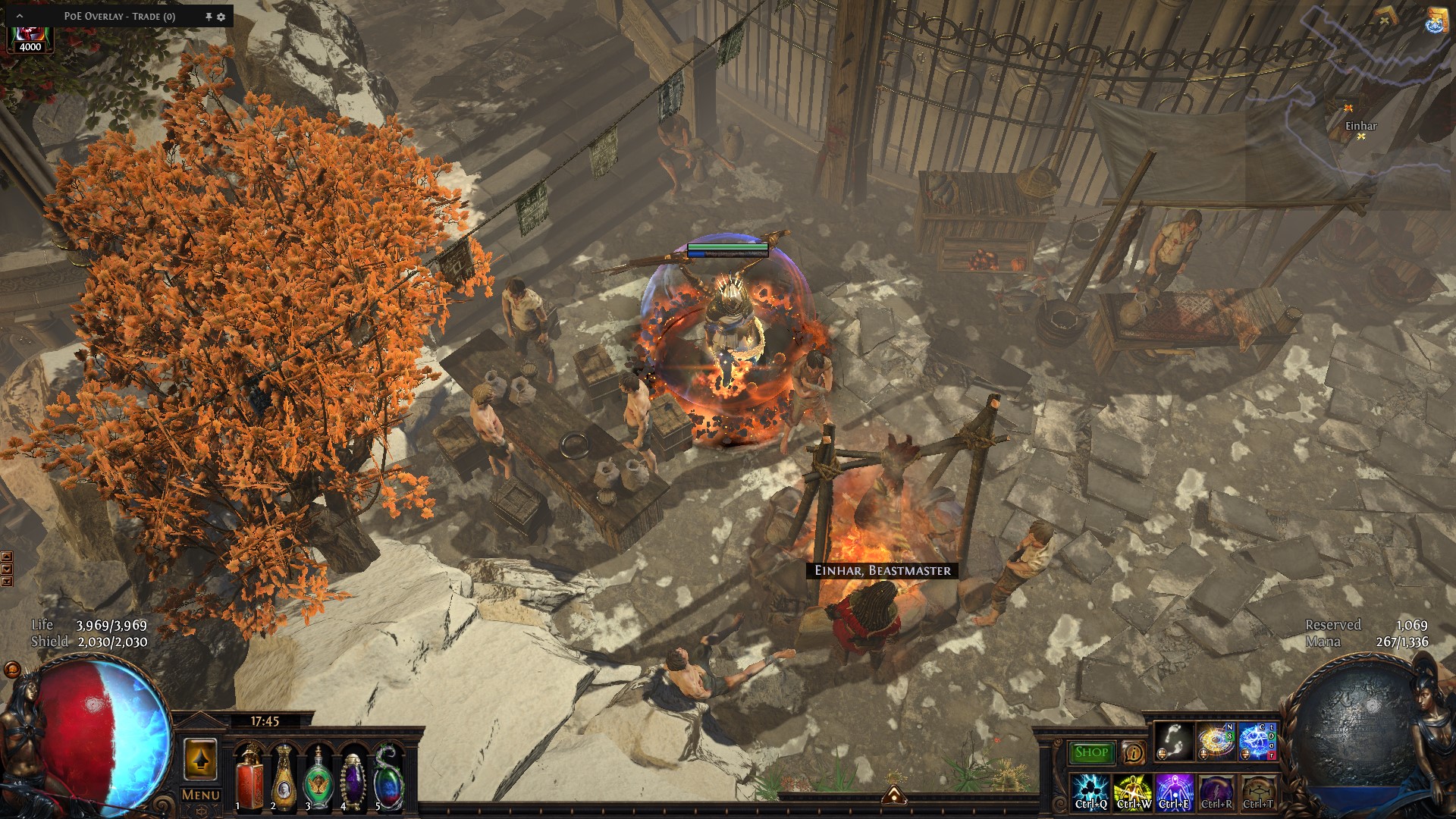The width and height of the screenshot is (1456, 819).
Task: Pin the PoE Overlay trade bar
Action: pos(209,17)
